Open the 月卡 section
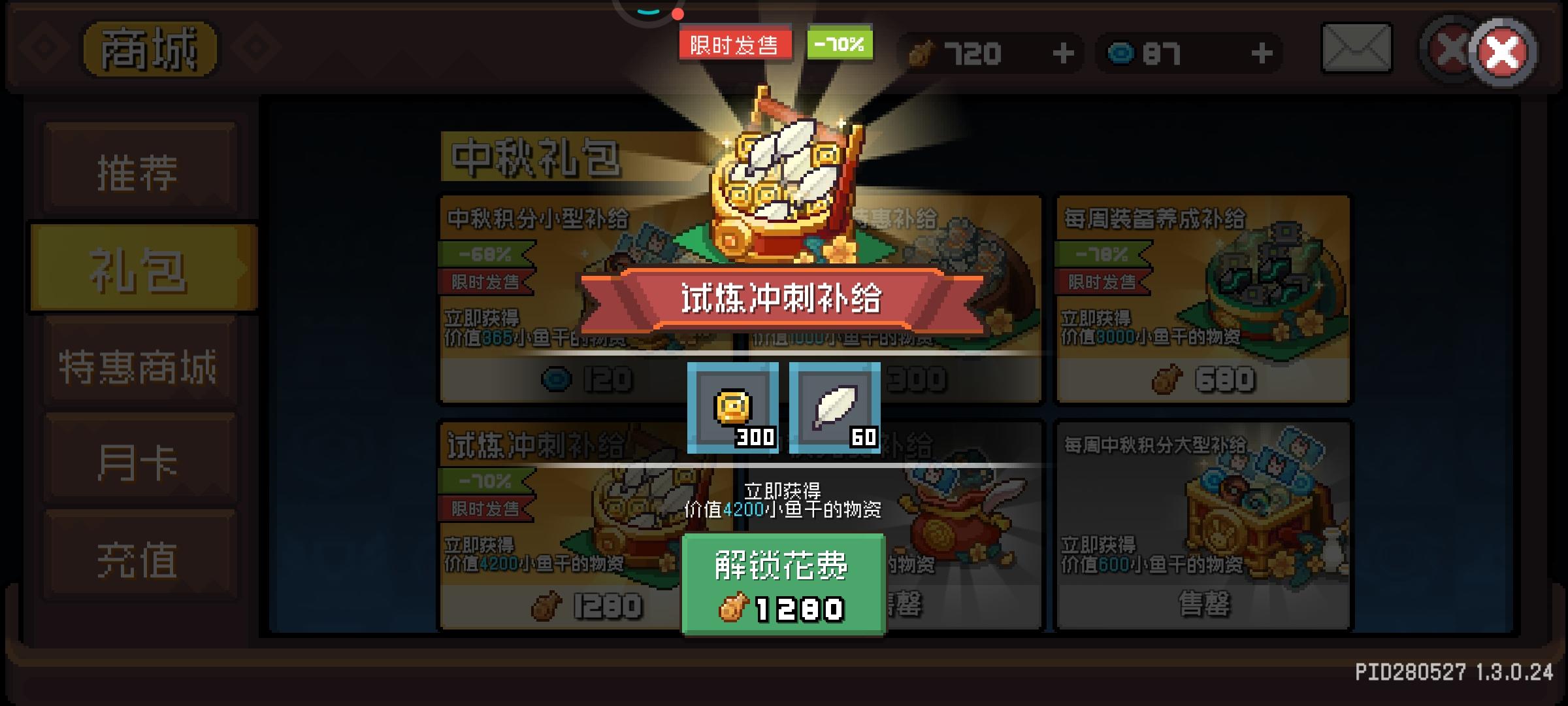 [139, 459]
